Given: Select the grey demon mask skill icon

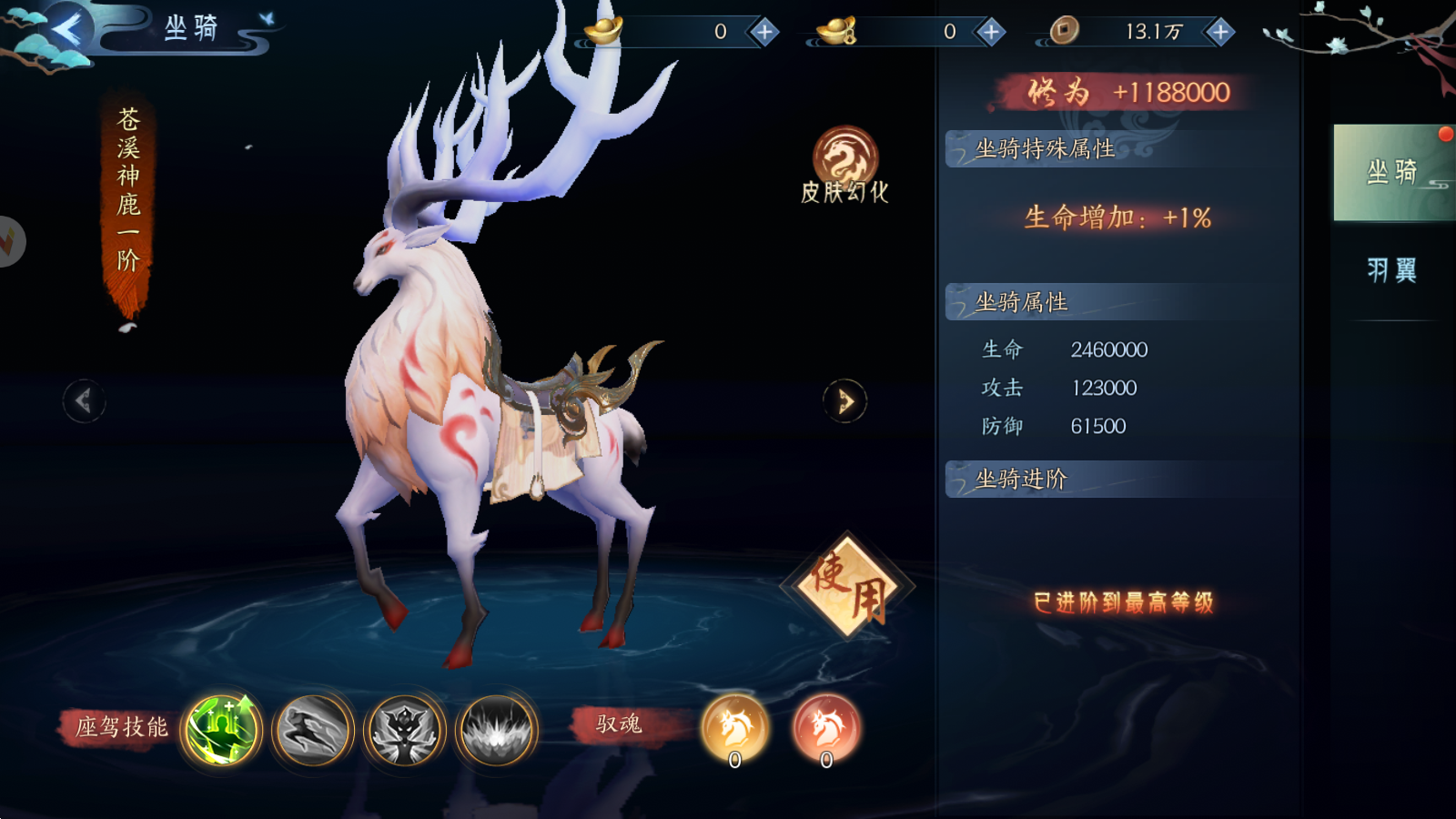Looking at the screenshot, I should 405,729.
